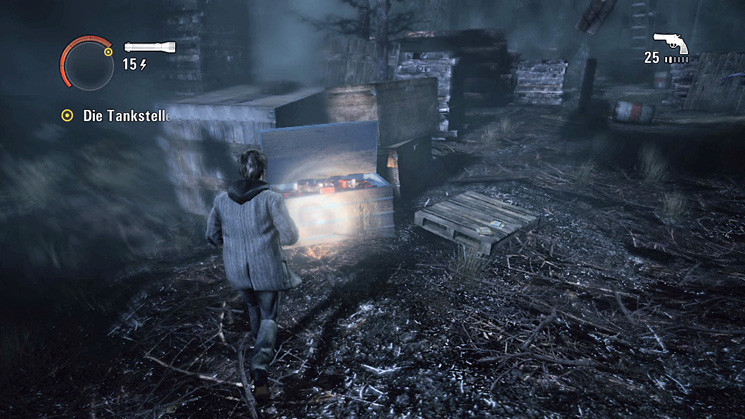Click the revolver weapon icon
745x419 pixels.
[x=670, y=43]
